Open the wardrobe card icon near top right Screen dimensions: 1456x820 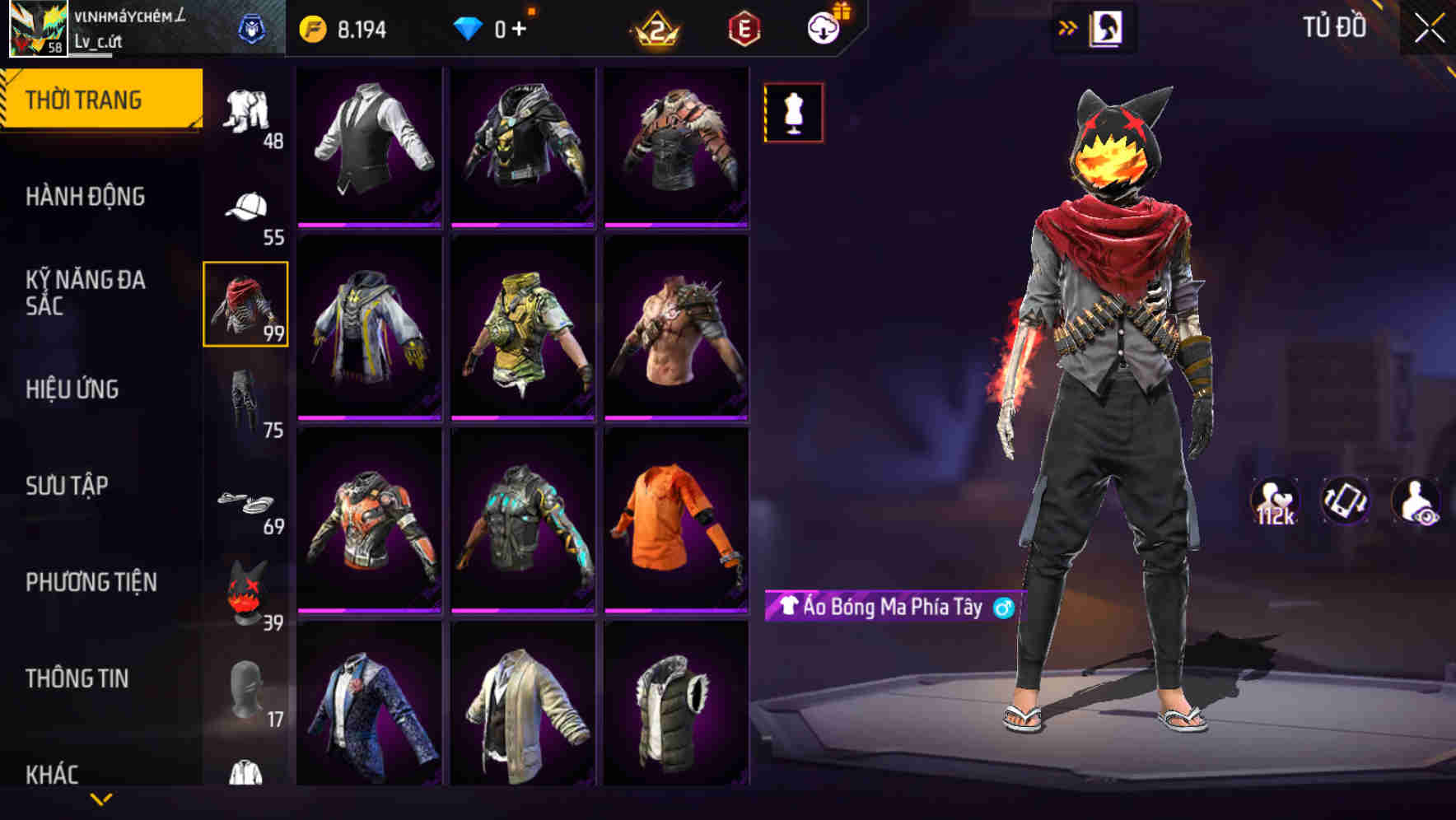[x=1106, y=27]
